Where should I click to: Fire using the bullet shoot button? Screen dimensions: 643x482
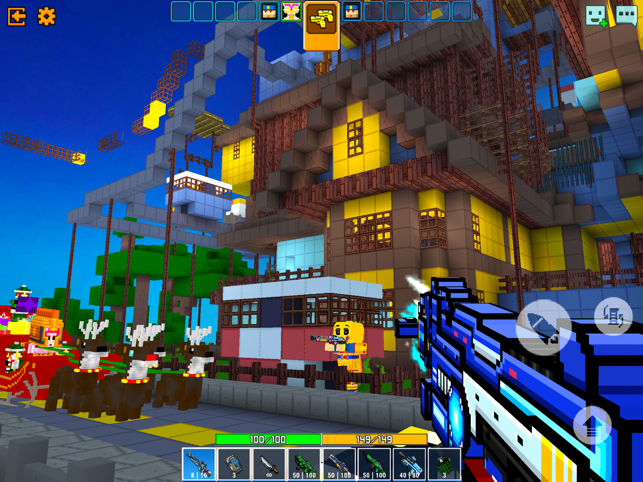point(543,325)
